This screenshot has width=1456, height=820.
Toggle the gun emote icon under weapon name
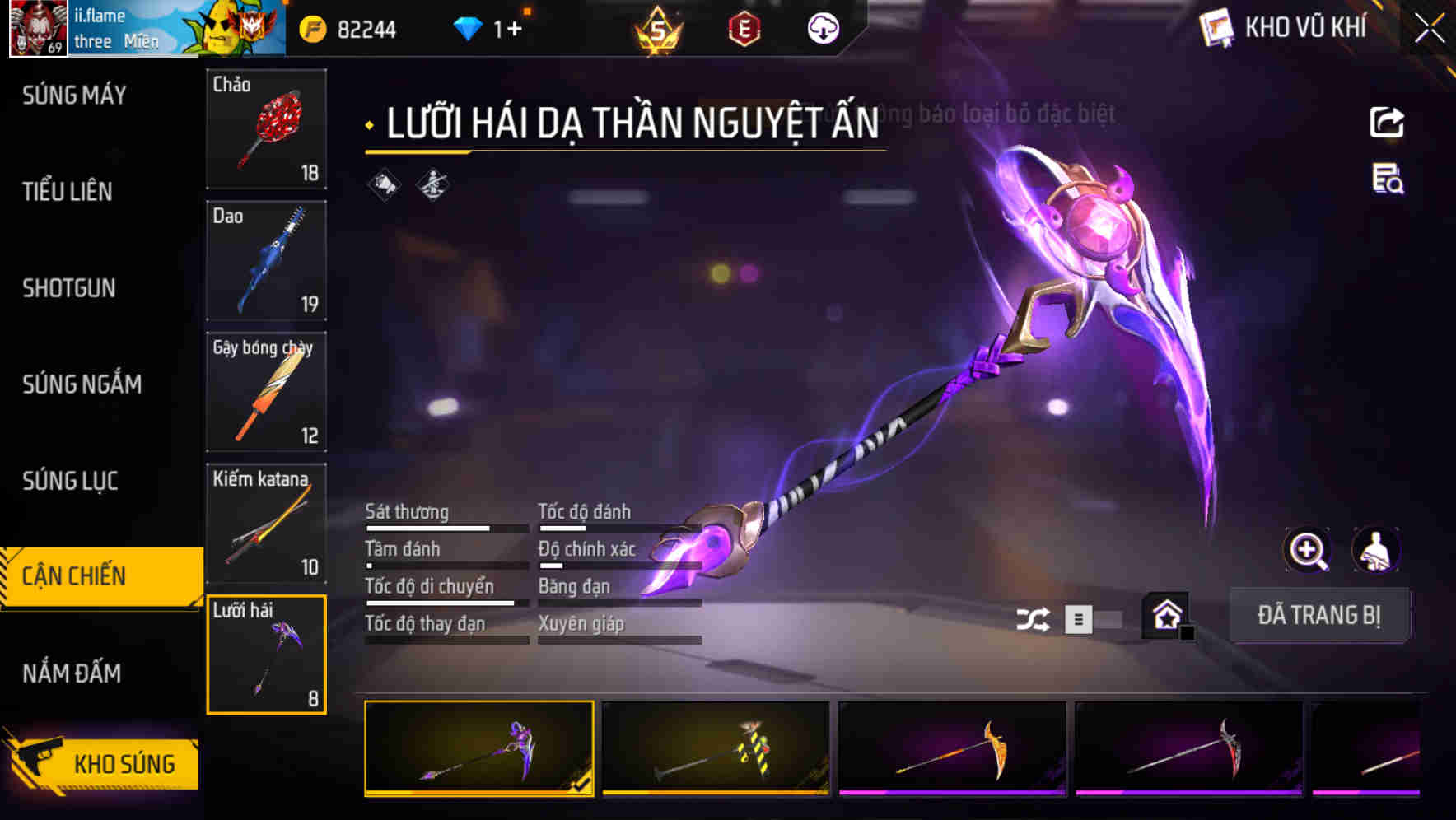click(432, 184)
